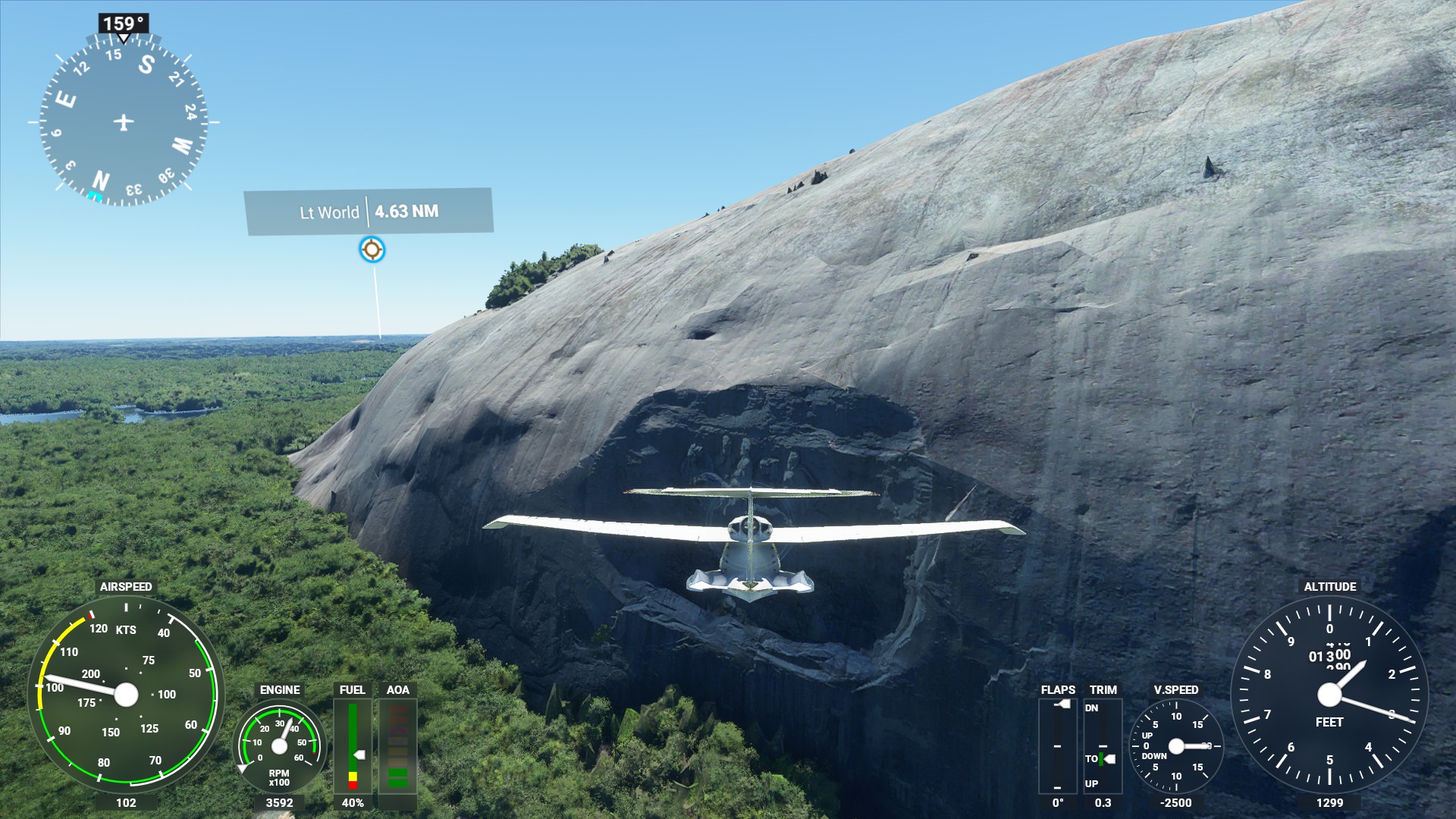Click the Lt World waypoint marker icon
Viewport: 1456px width, 819px height.
click(x=372, y=249)
